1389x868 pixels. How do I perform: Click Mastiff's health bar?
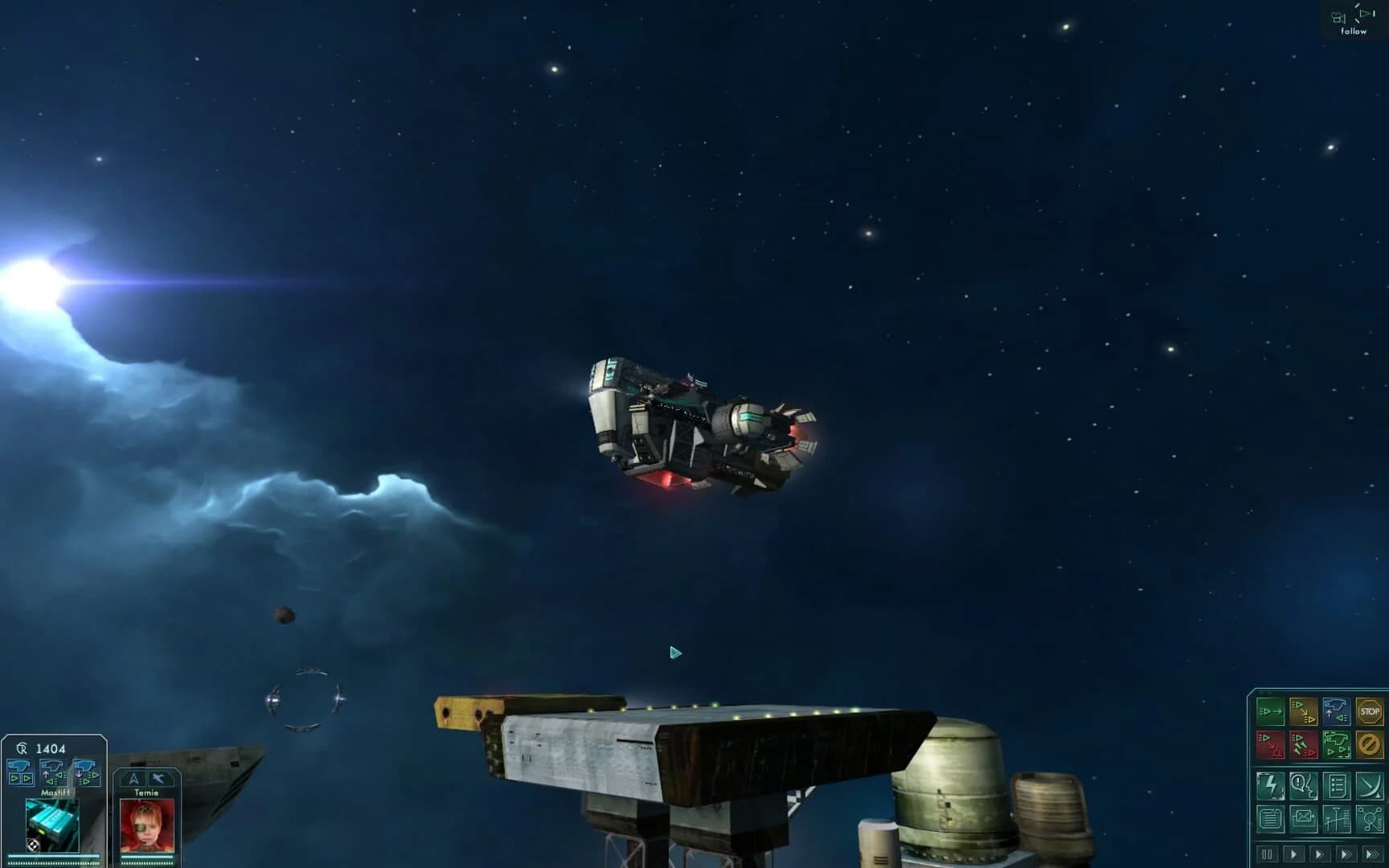(52, 857)
